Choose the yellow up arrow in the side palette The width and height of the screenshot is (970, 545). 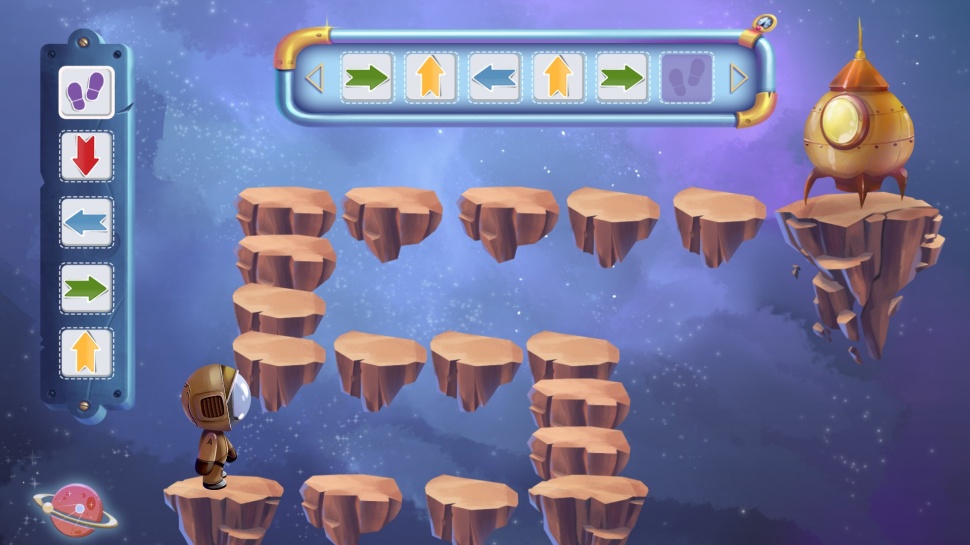coord(86,353)
